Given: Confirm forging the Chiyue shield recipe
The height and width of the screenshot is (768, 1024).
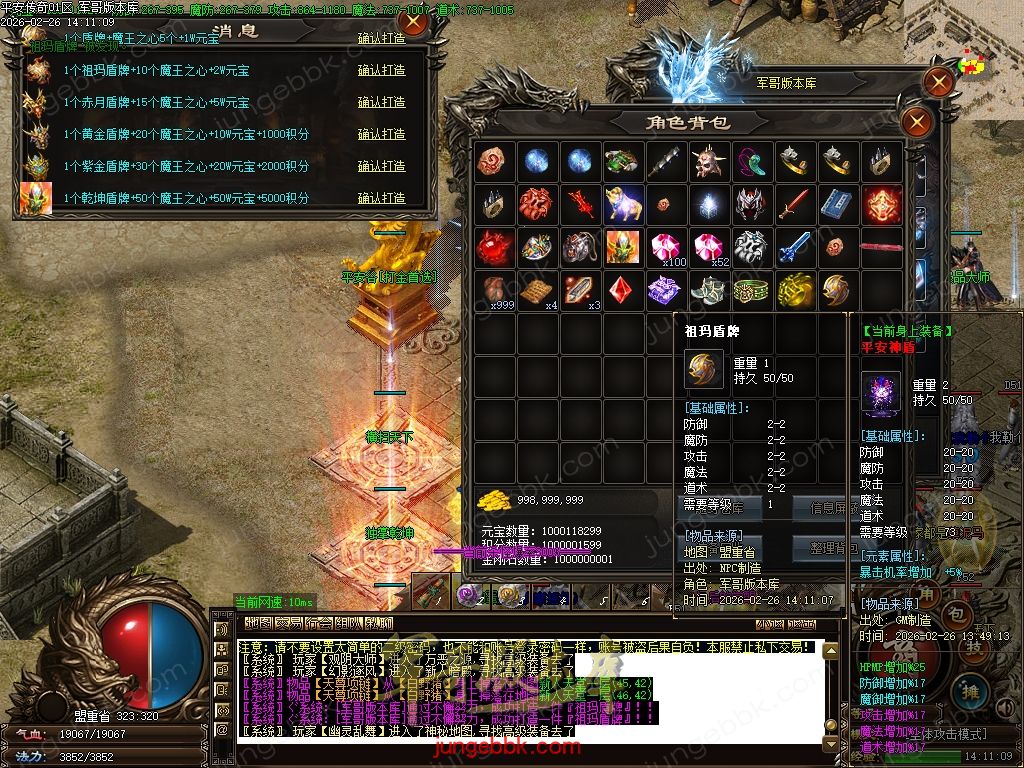Looking at the screenshot, I should click(x=381, y=102).
